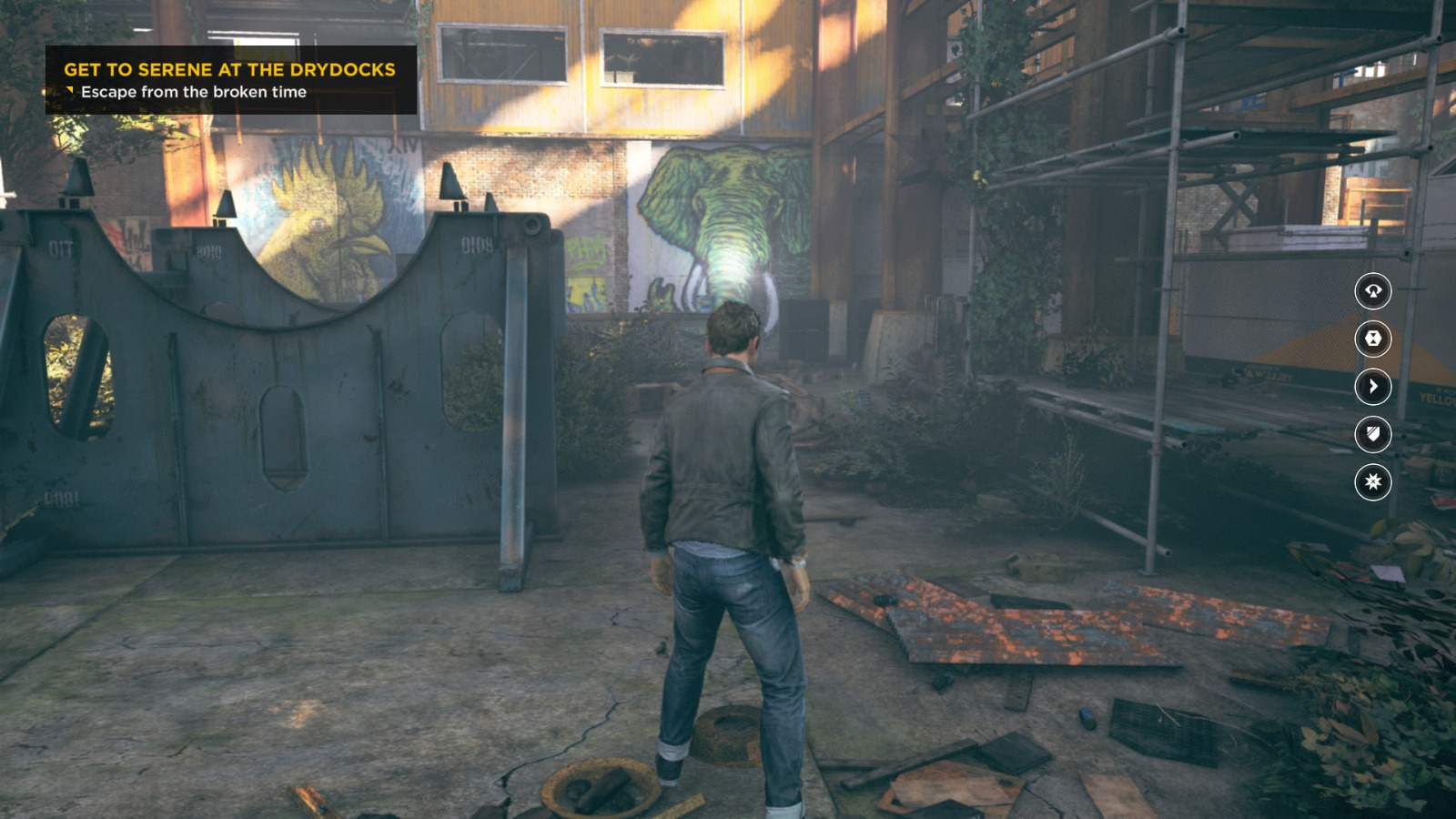Select the Time Shield ability icon
This screenshot has height=819, width=1456.
coord(1374,435)
